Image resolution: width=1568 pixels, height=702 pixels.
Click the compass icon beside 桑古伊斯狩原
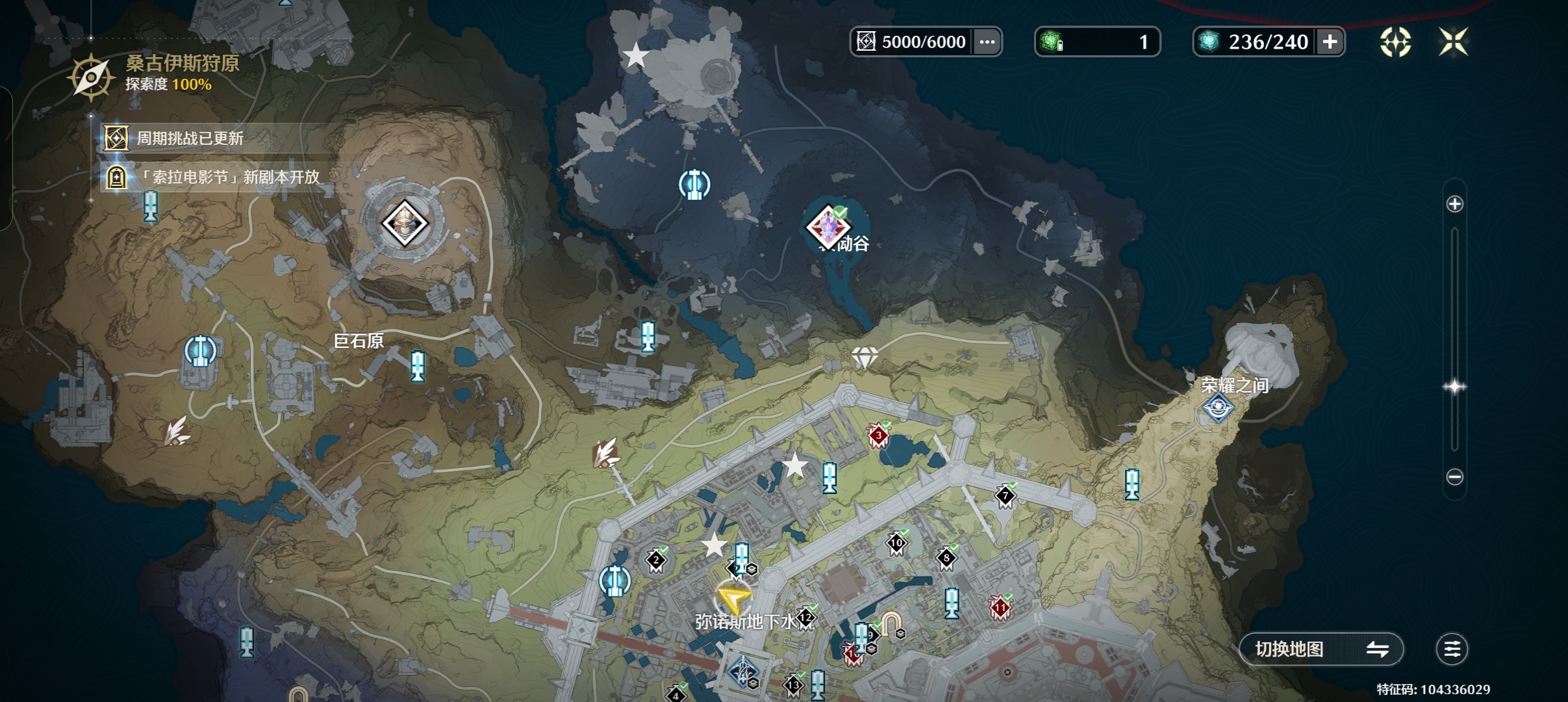[91, 77]
